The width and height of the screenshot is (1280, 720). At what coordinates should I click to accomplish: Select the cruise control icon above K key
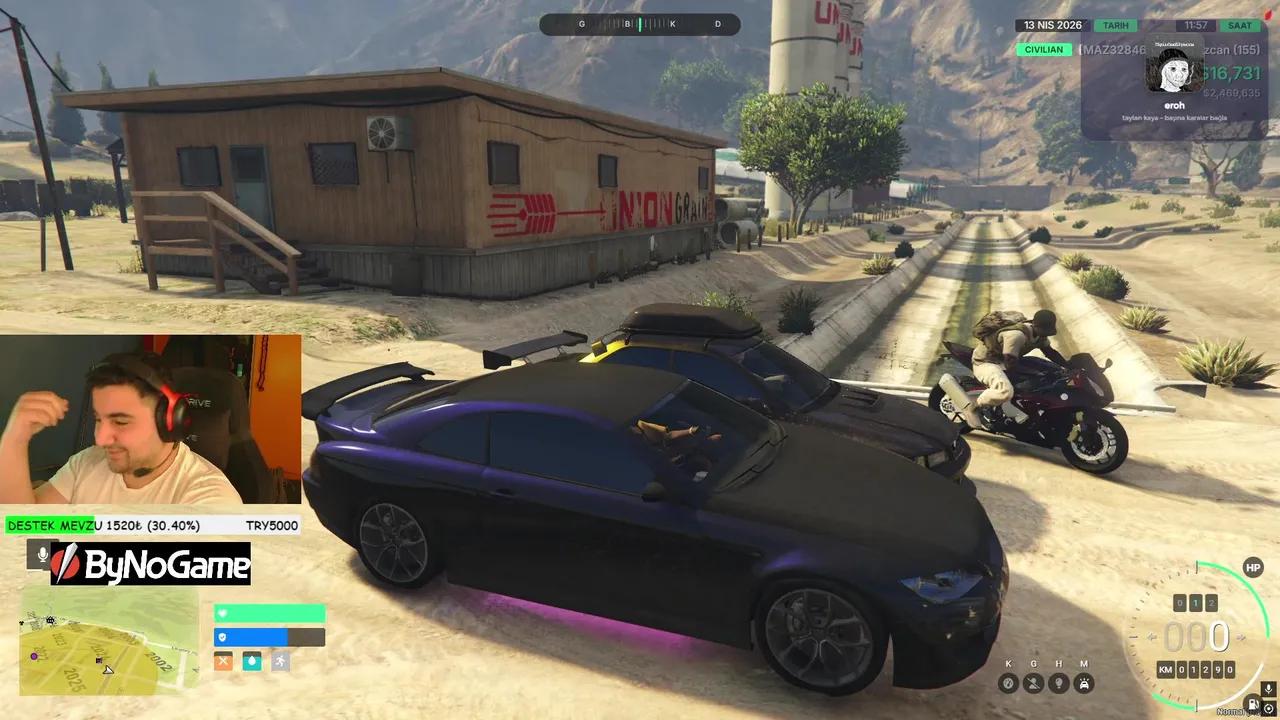coord(1009,683)
